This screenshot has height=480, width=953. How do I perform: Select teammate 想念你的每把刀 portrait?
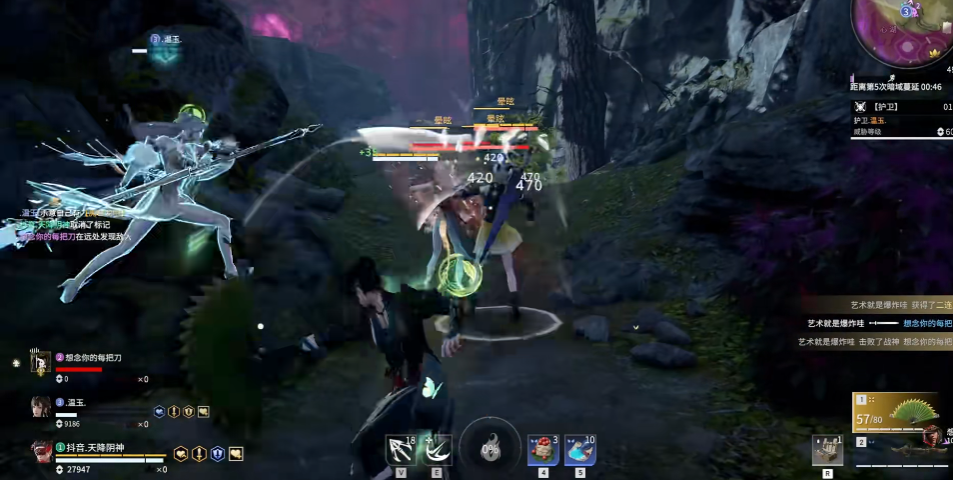[x=41, y=362]
